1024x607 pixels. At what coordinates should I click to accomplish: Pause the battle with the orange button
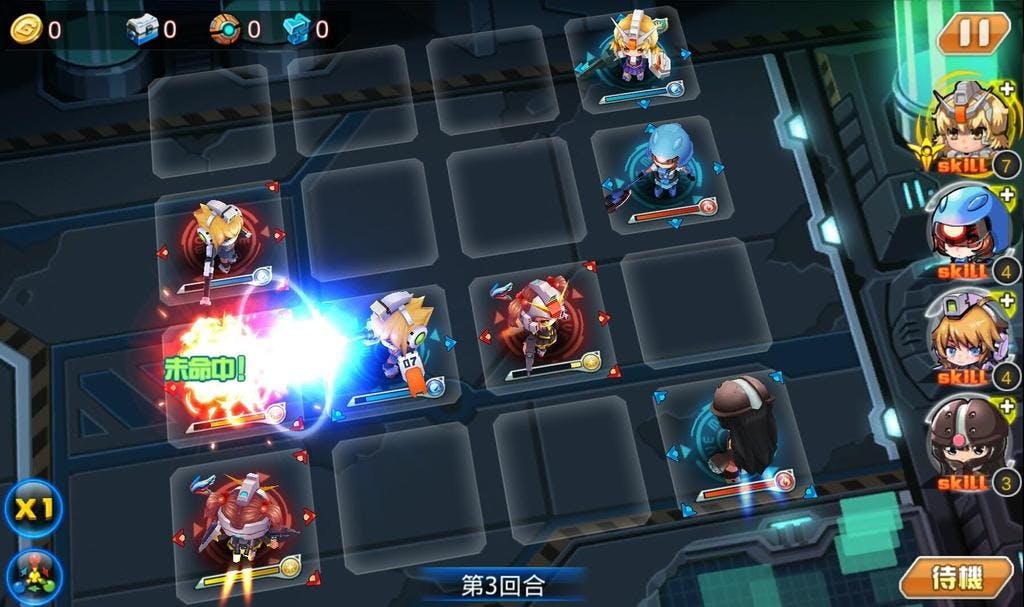[x=973, y=32]
